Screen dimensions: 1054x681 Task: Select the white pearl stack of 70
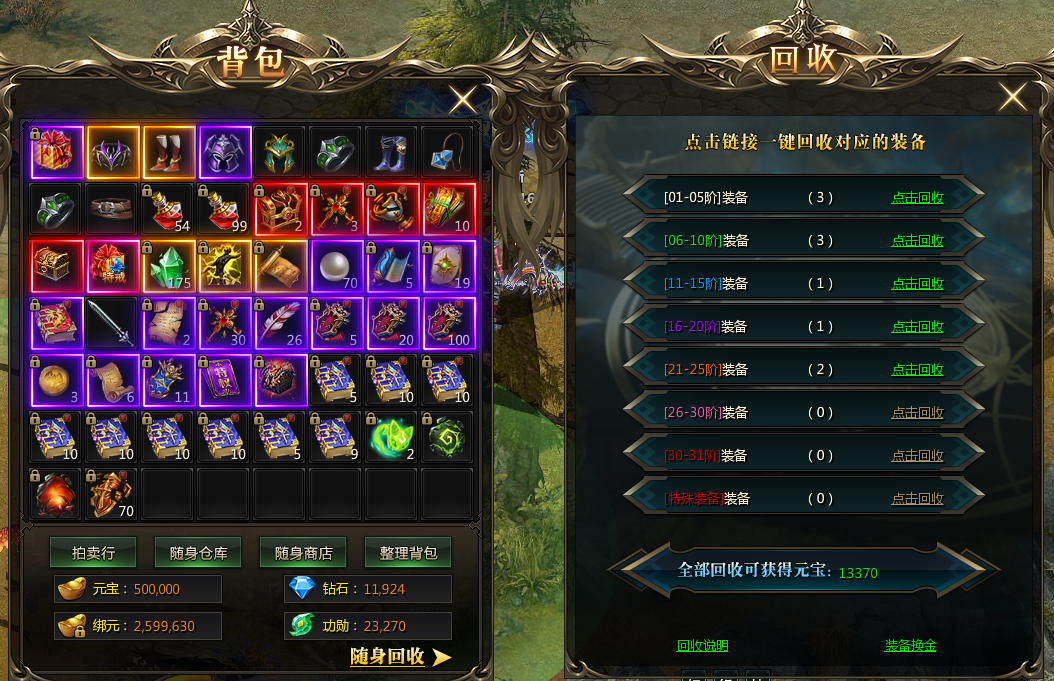point(337,266)
